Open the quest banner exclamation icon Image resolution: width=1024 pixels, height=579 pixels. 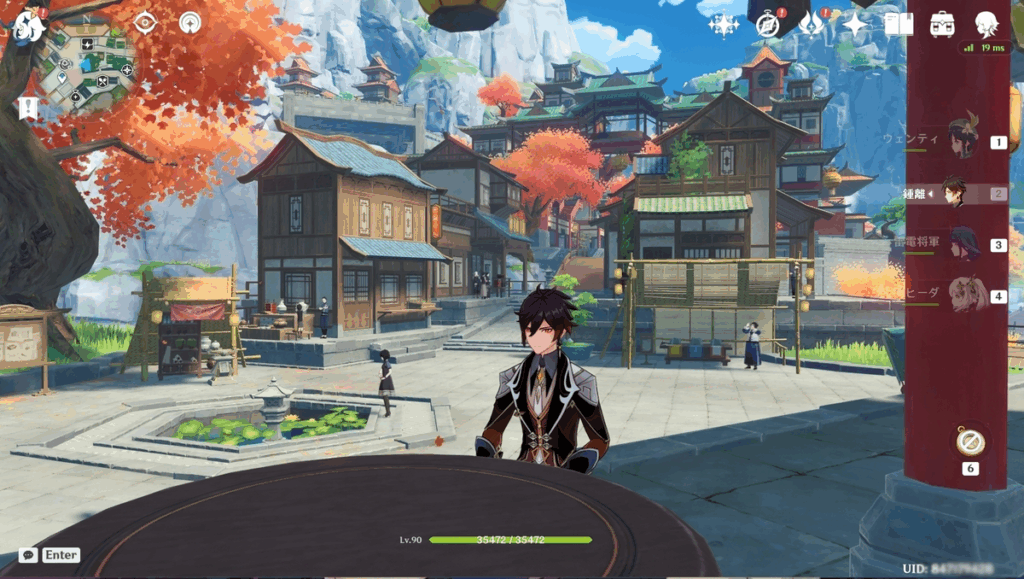(27, 106)
